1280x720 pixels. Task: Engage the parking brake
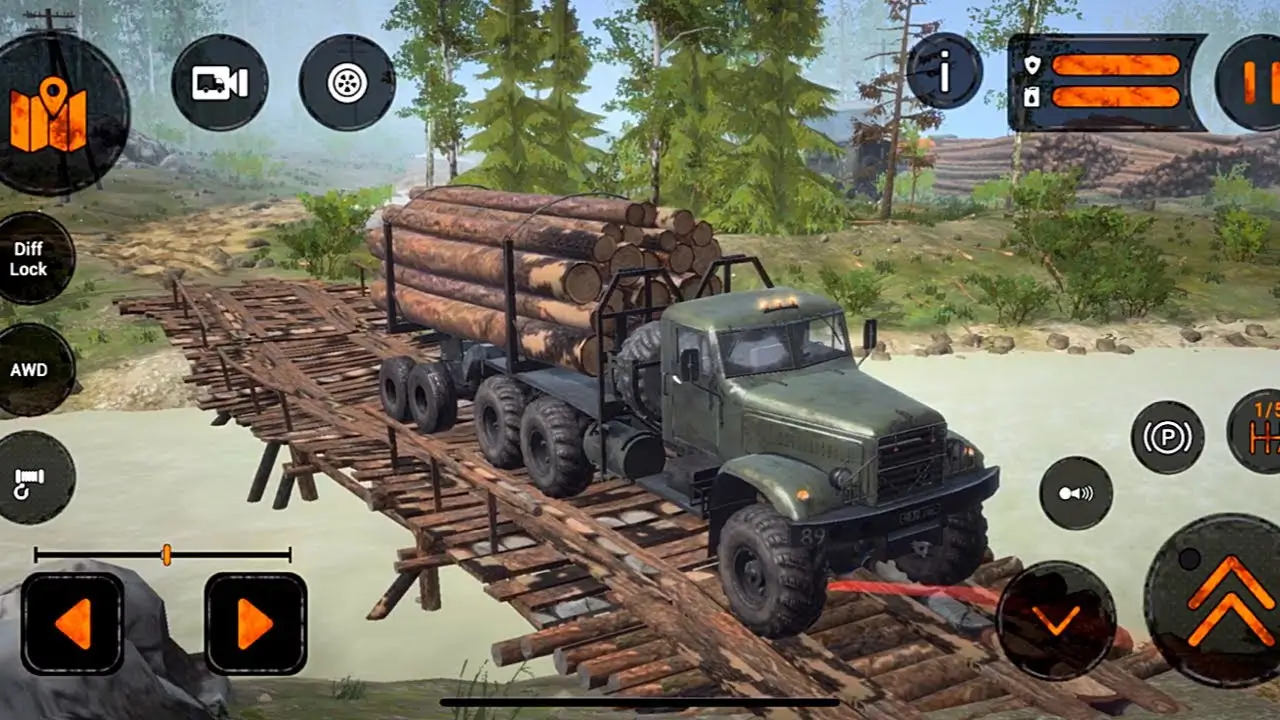pos(1167,437)
